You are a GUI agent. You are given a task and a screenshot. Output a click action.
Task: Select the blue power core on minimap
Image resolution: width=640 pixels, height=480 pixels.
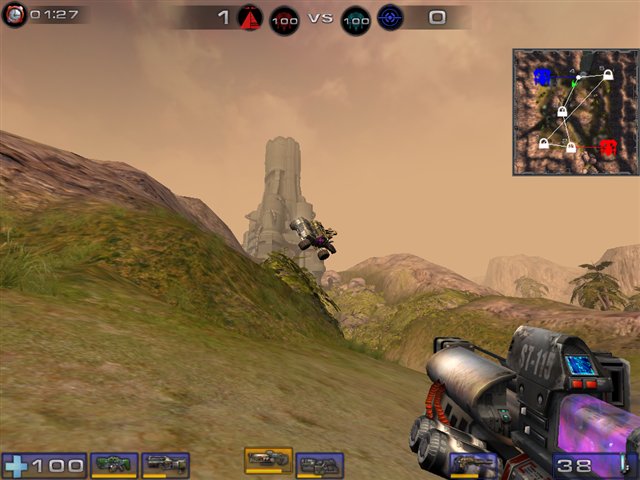[542, 76]
